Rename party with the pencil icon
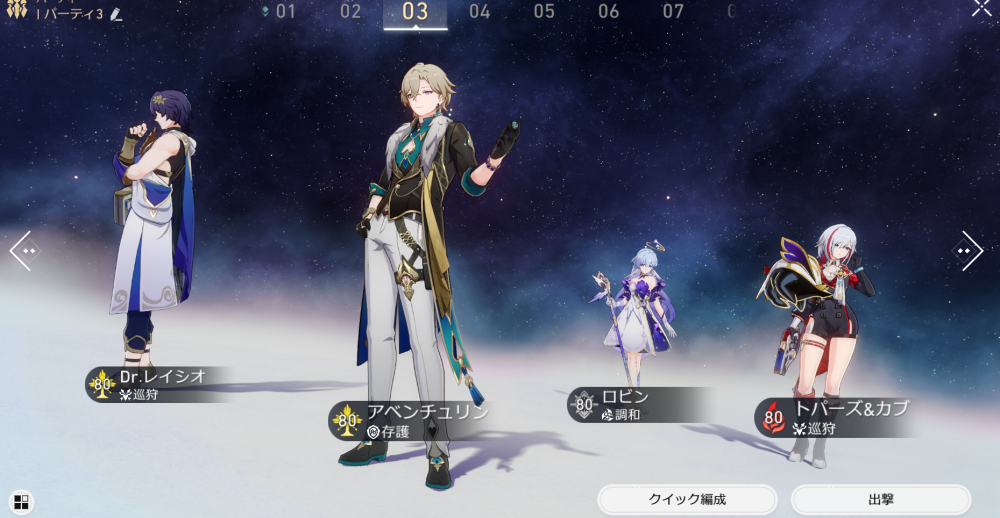 tap(117, 14)
